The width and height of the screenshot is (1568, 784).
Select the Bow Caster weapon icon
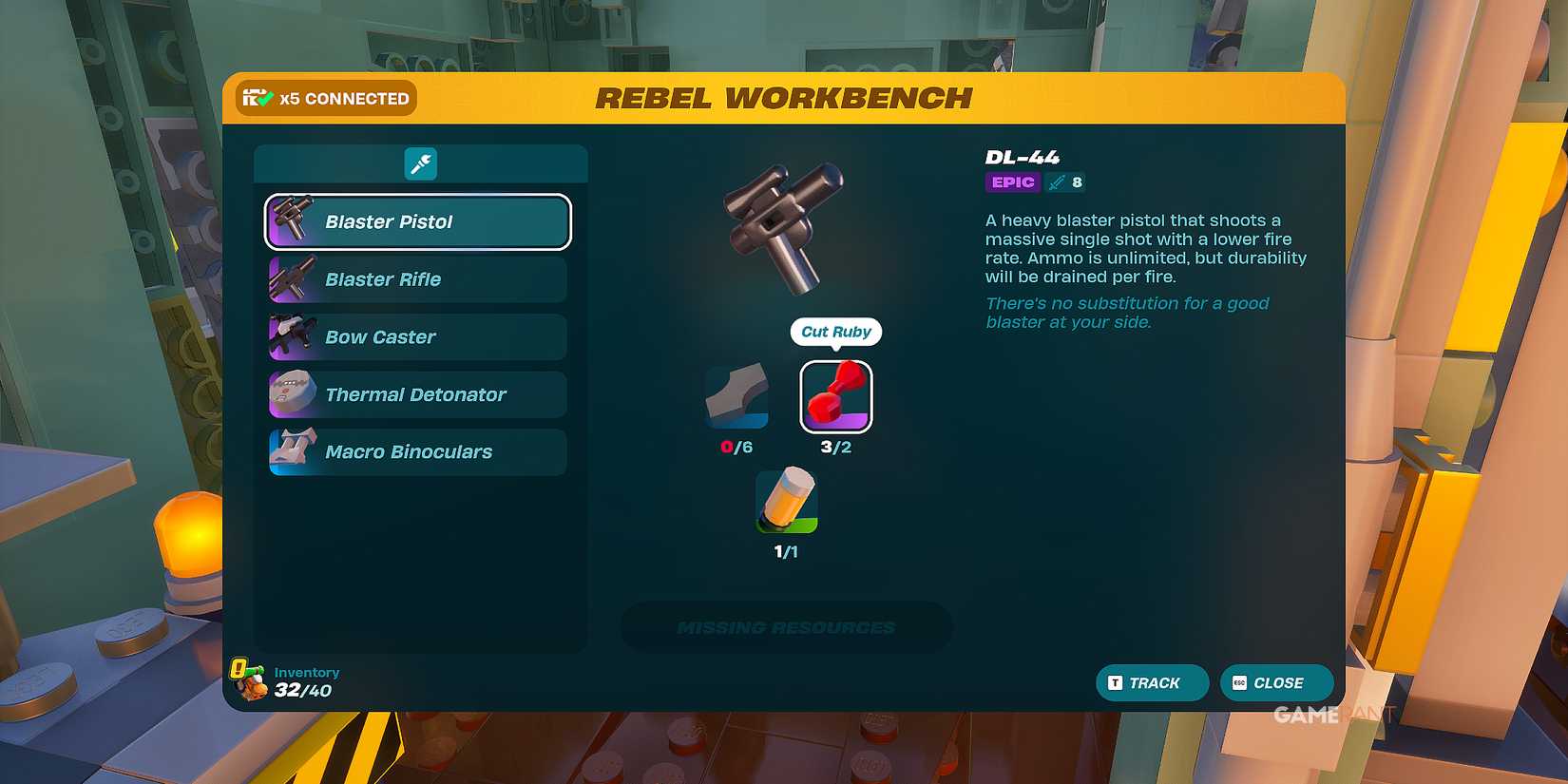click(x=292, y=336)
